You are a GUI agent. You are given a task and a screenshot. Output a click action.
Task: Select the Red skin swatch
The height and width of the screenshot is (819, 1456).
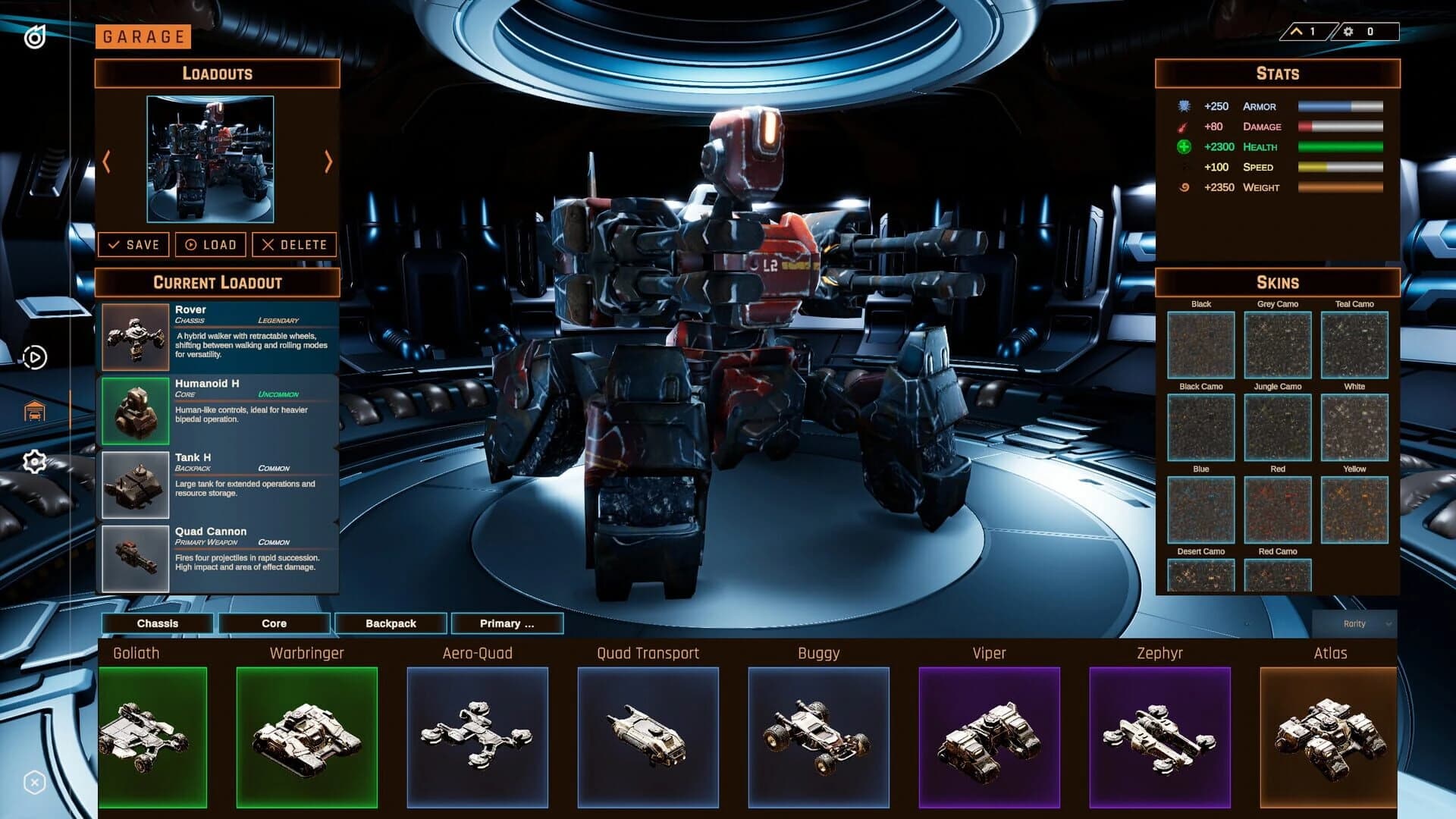[x=1278, y=509]
